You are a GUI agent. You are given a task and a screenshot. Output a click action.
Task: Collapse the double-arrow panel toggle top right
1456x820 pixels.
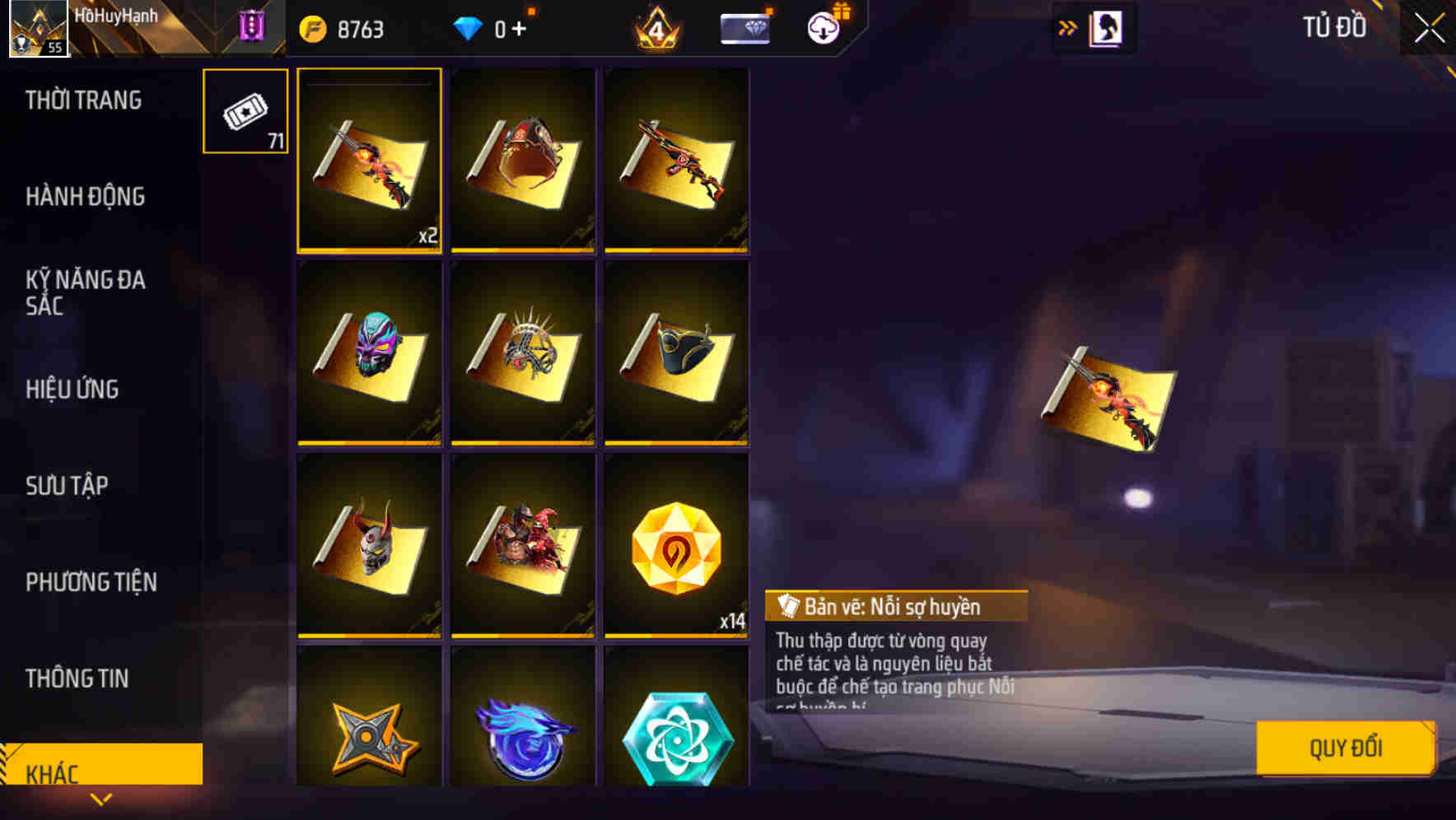(x=1066, y=26)
